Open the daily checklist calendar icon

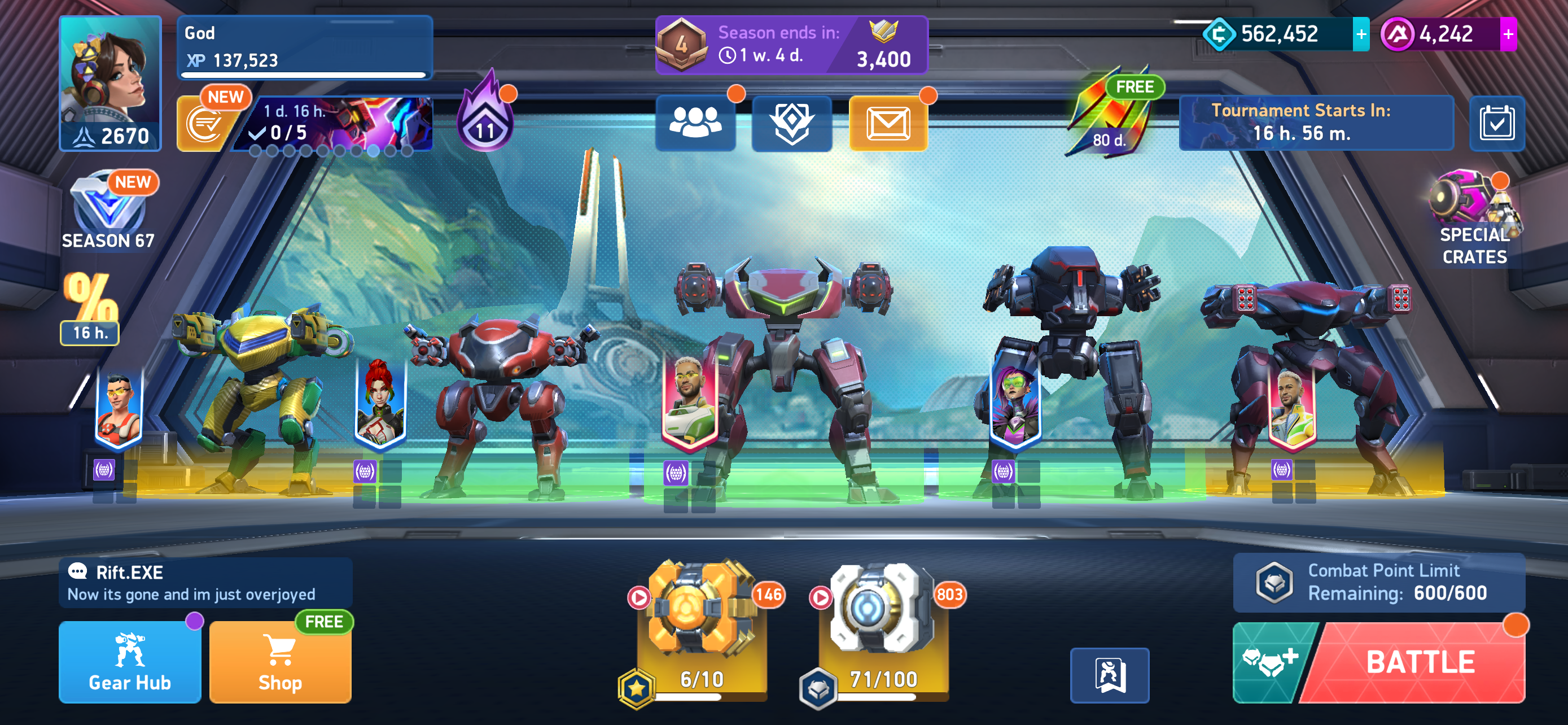pos(1497,124)
